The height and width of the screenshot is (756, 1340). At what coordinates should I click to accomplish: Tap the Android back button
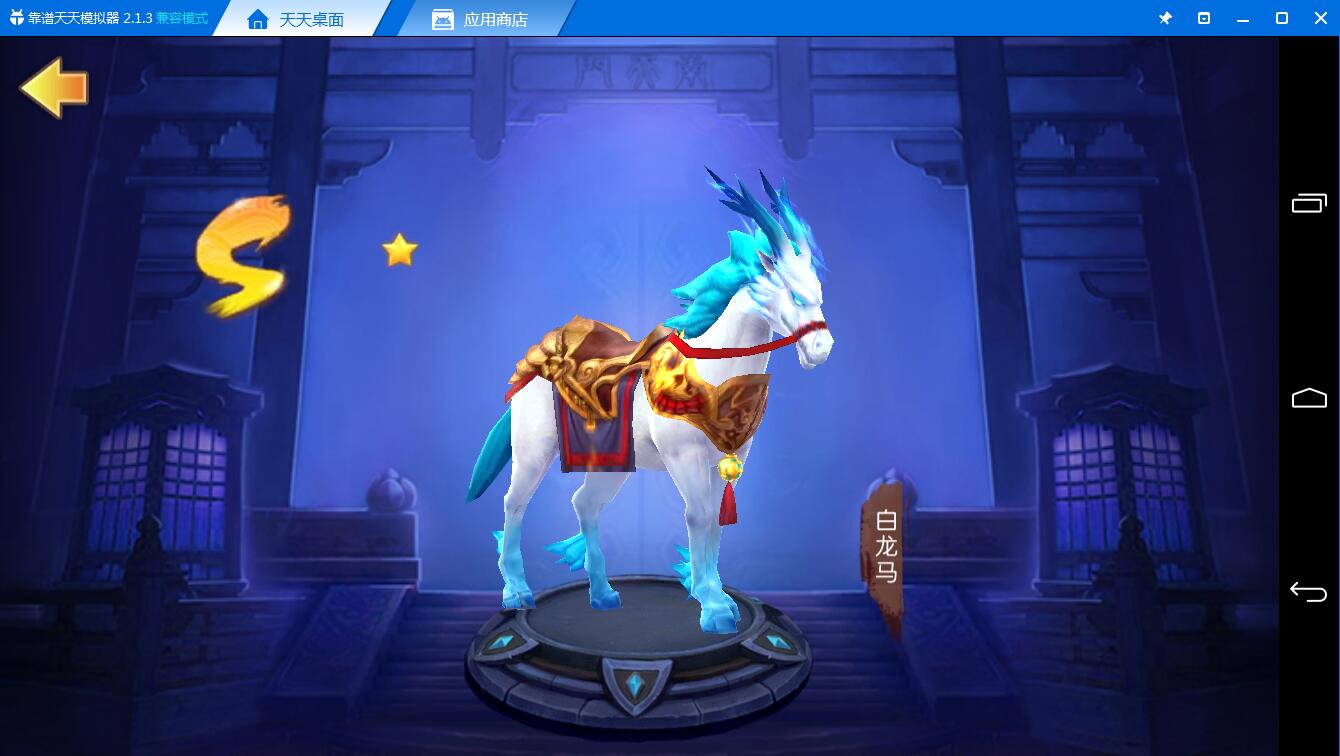click(1308, 591)
